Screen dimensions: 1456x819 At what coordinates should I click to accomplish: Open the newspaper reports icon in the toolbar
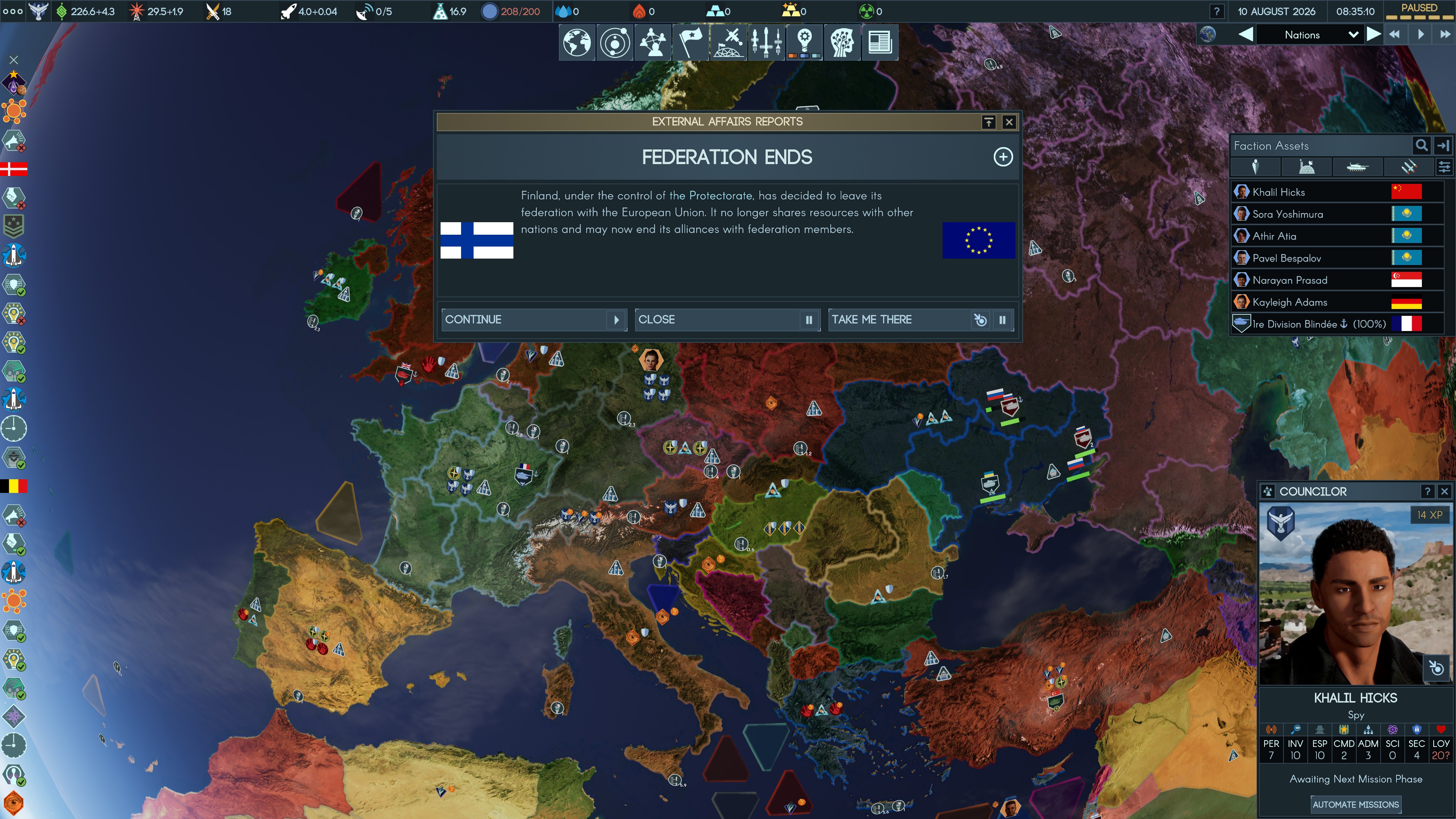tap(880, 42)
